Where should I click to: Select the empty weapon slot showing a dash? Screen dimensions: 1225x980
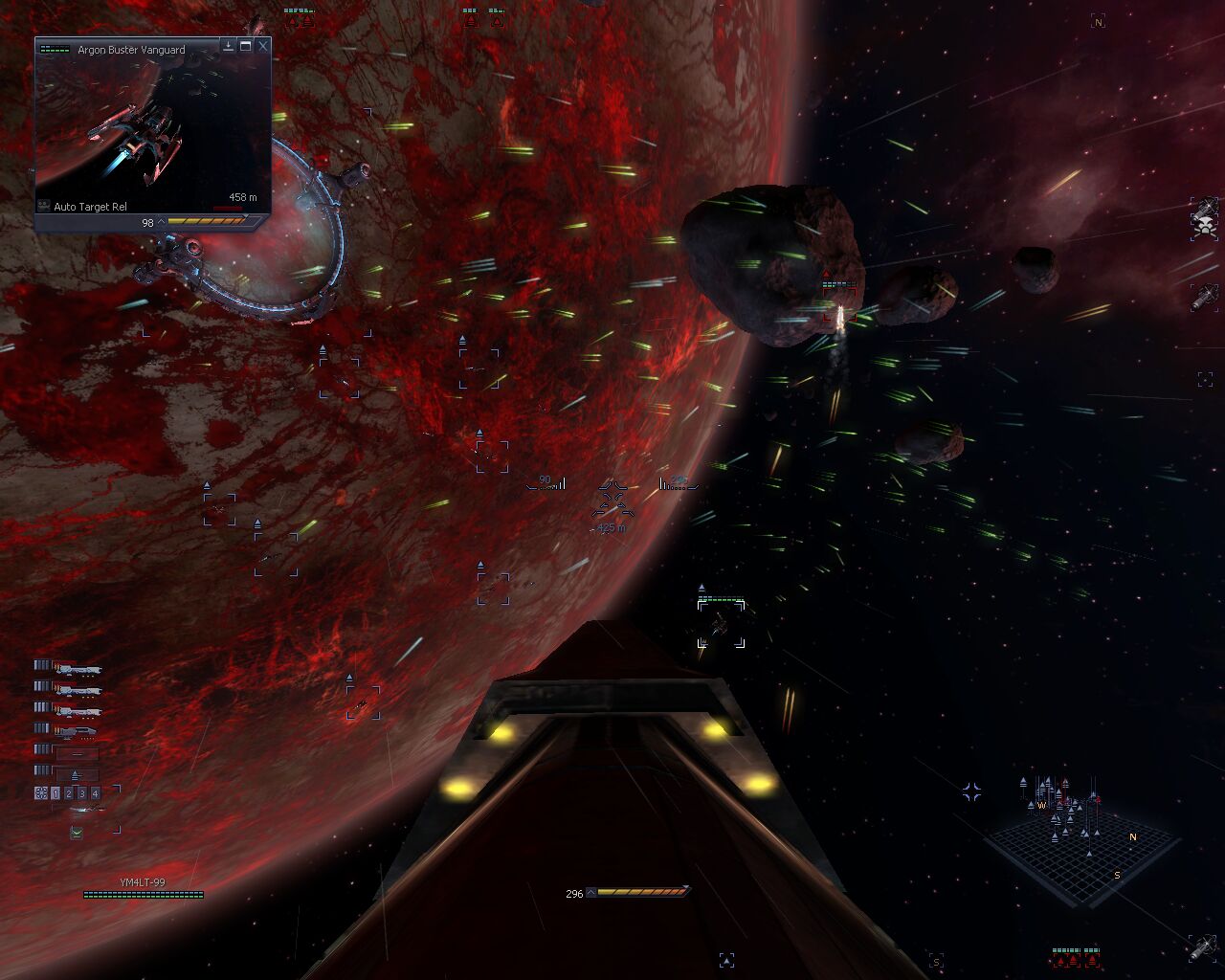pyautogui.click(x=77, y=753)
